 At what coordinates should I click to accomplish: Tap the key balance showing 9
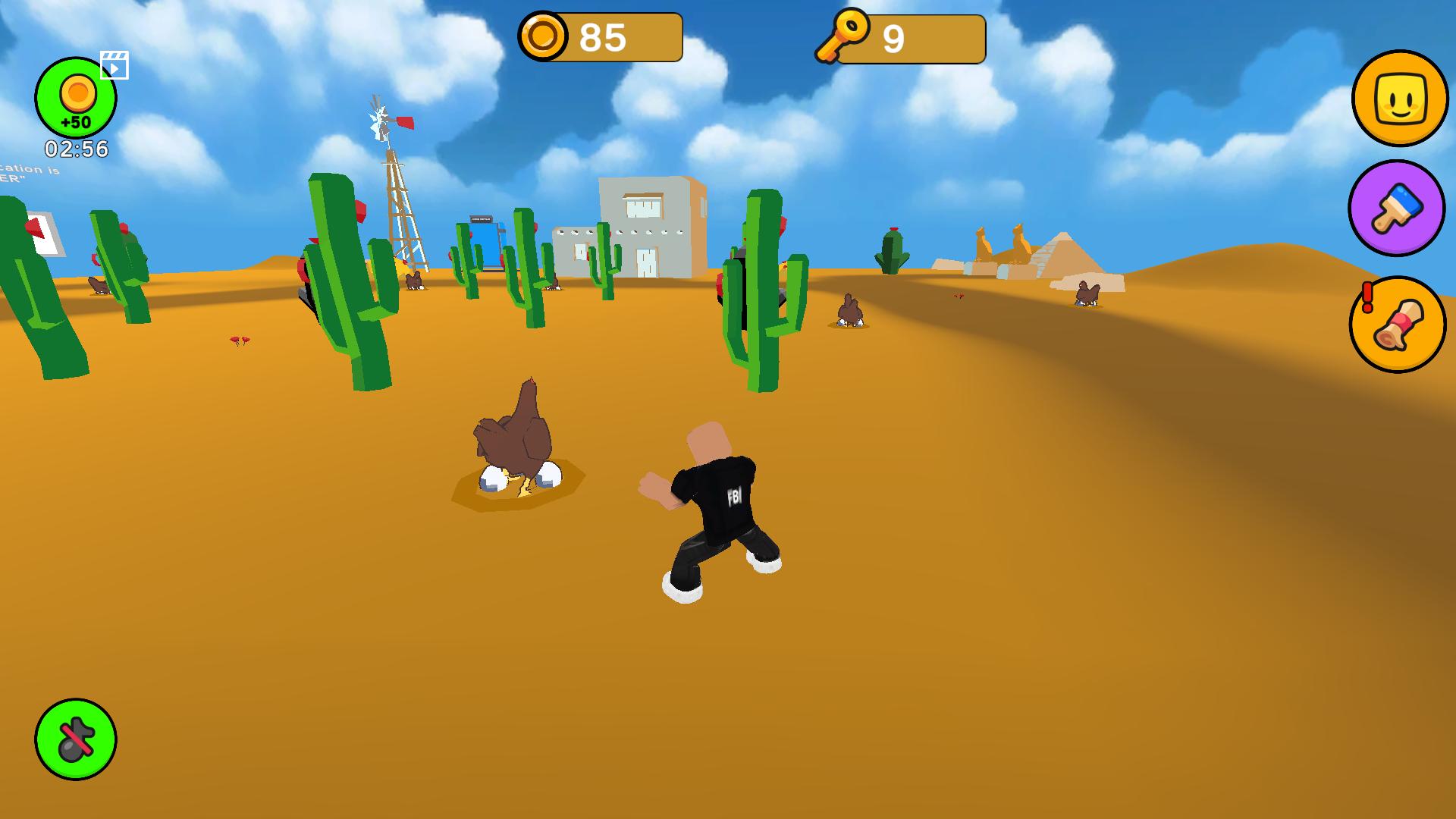[x=895, y=36]
